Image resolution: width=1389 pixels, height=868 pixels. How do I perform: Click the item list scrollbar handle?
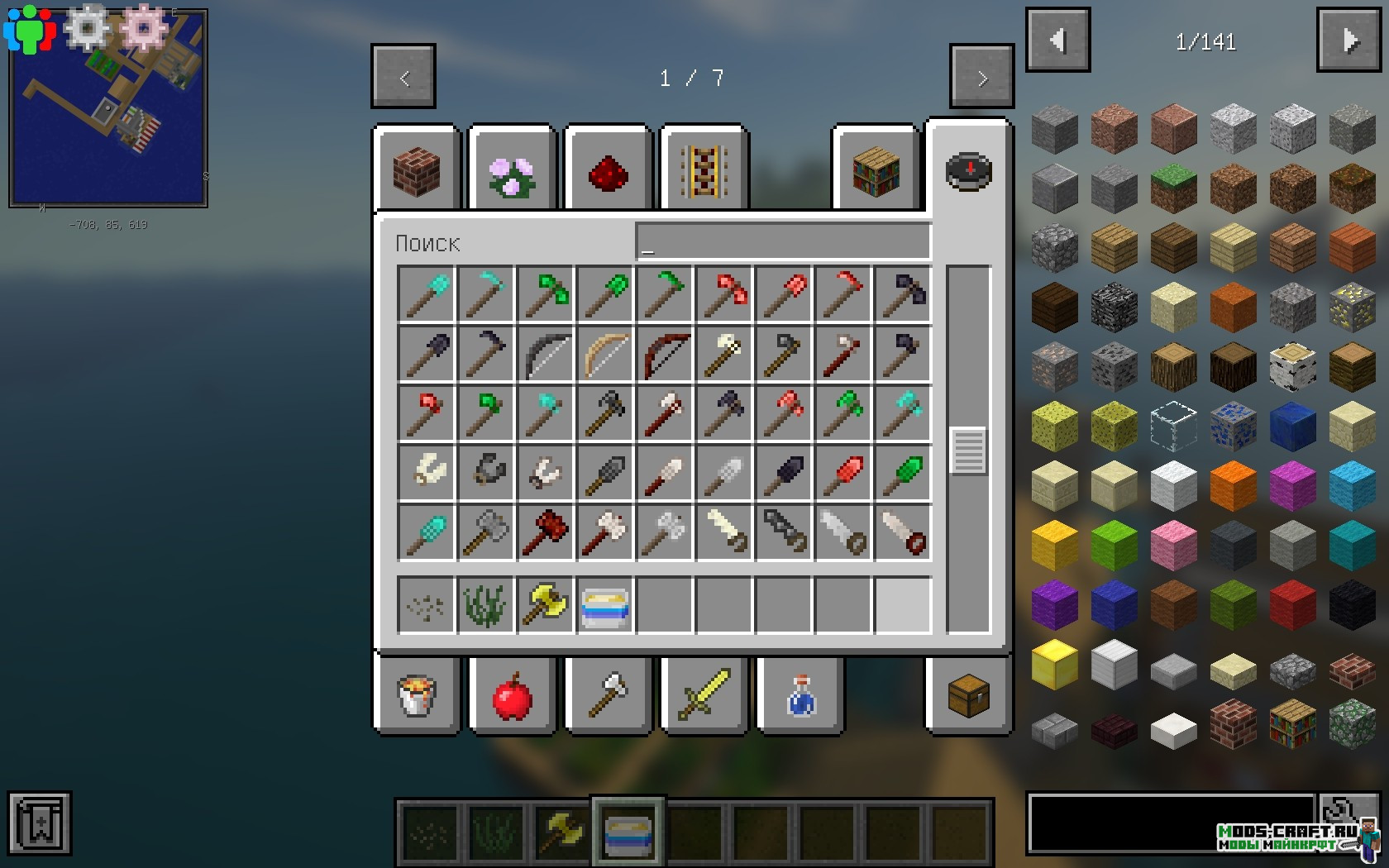[x=968, y=451]
